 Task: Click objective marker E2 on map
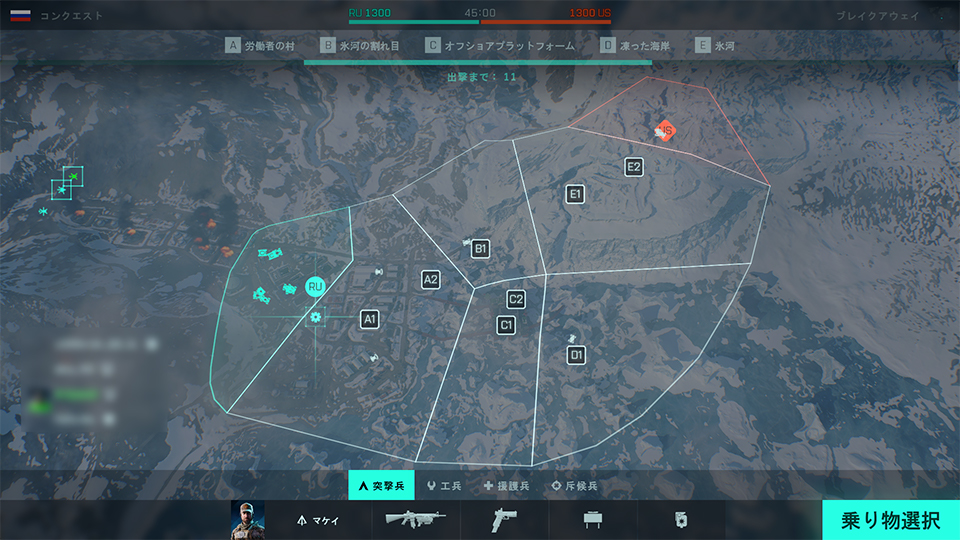pos(634,167)
